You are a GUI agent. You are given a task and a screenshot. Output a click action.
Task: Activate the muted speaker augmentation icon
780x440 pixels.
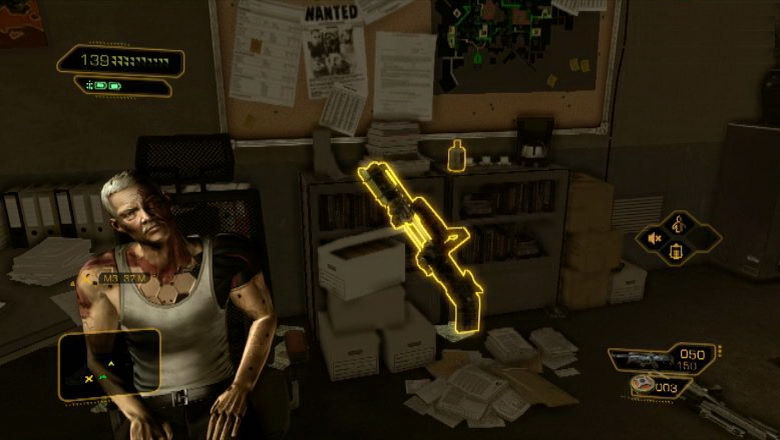656,237
